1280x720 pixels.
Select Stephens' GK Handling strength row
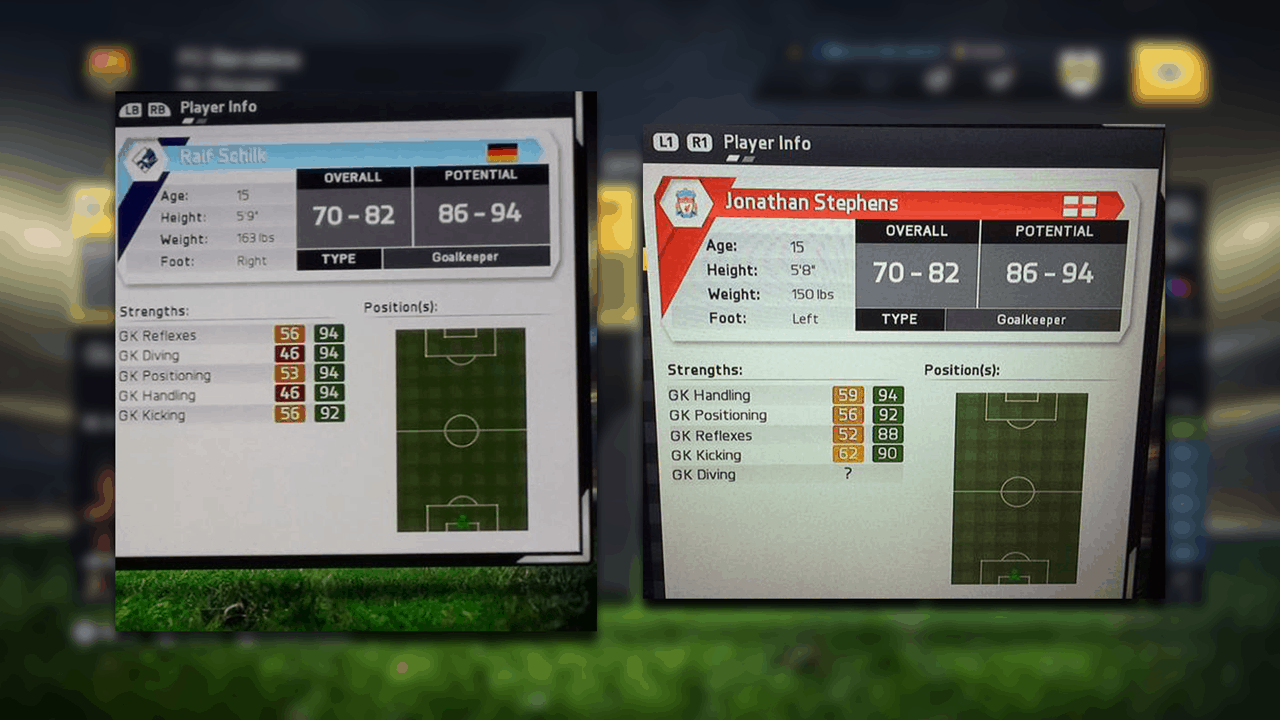pyautogui.click(x=785, y=395)
